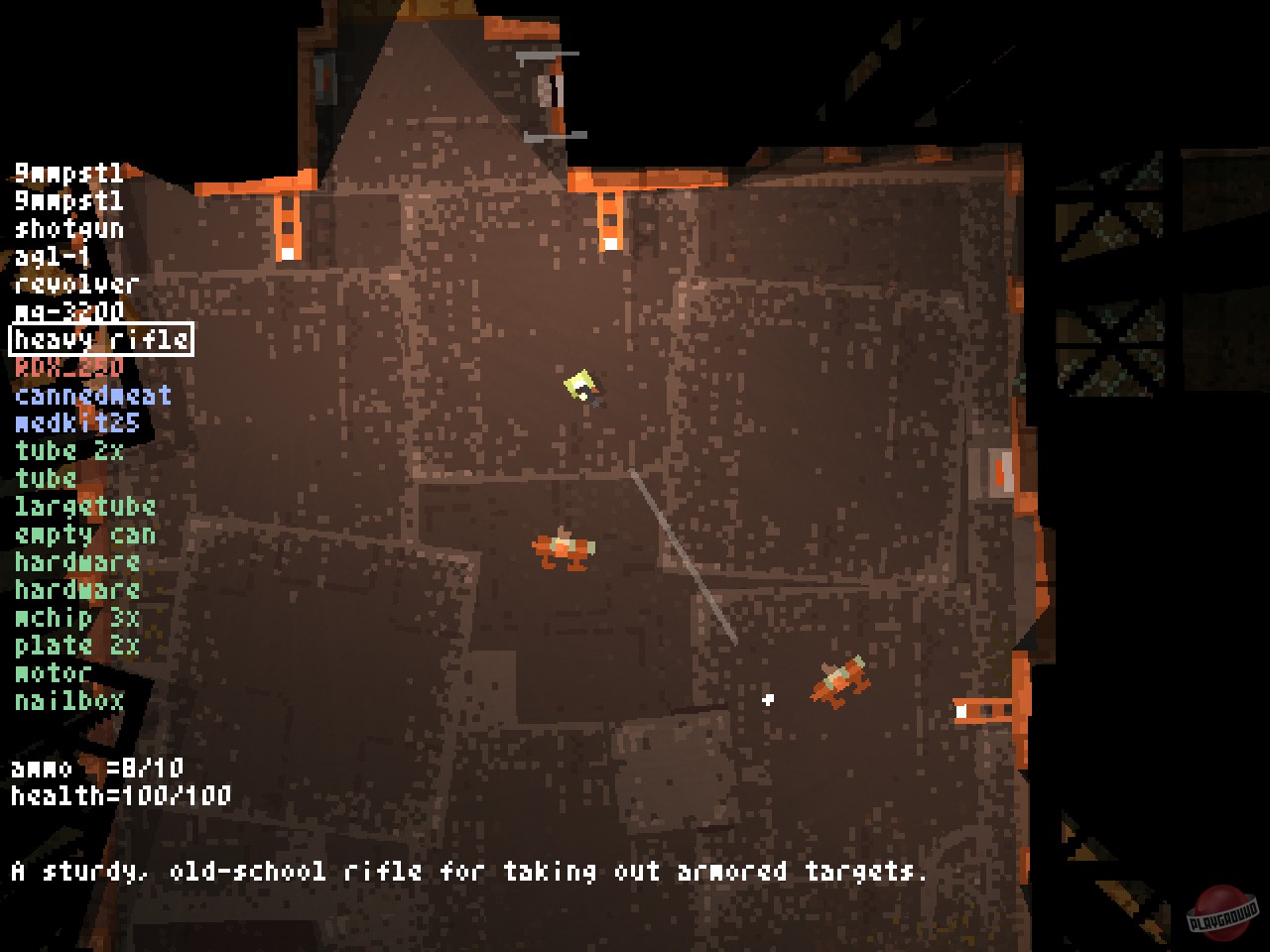Select the largetube crafting item

[84, 507]
